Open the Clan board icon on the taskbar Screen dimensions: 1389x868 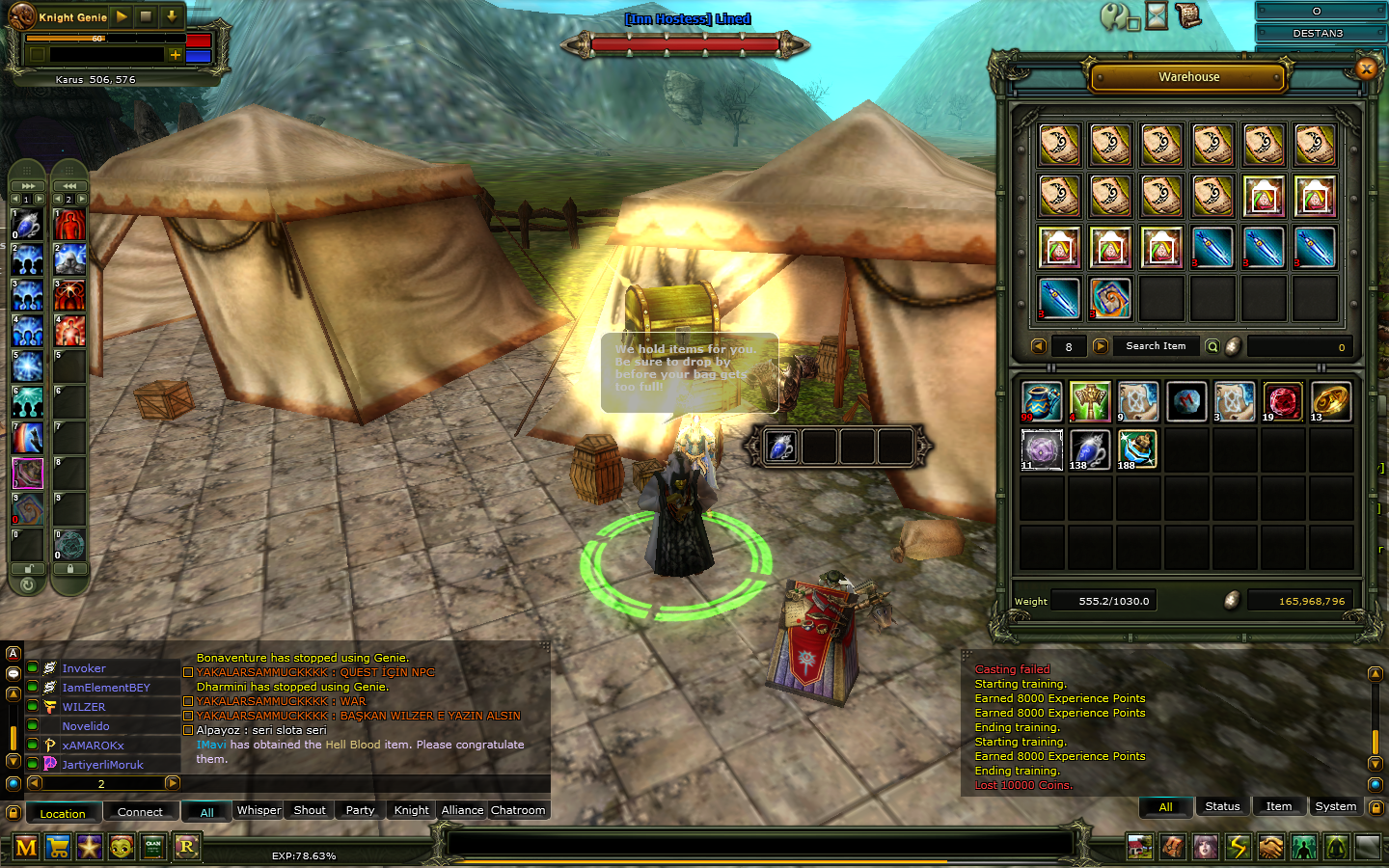151,847
